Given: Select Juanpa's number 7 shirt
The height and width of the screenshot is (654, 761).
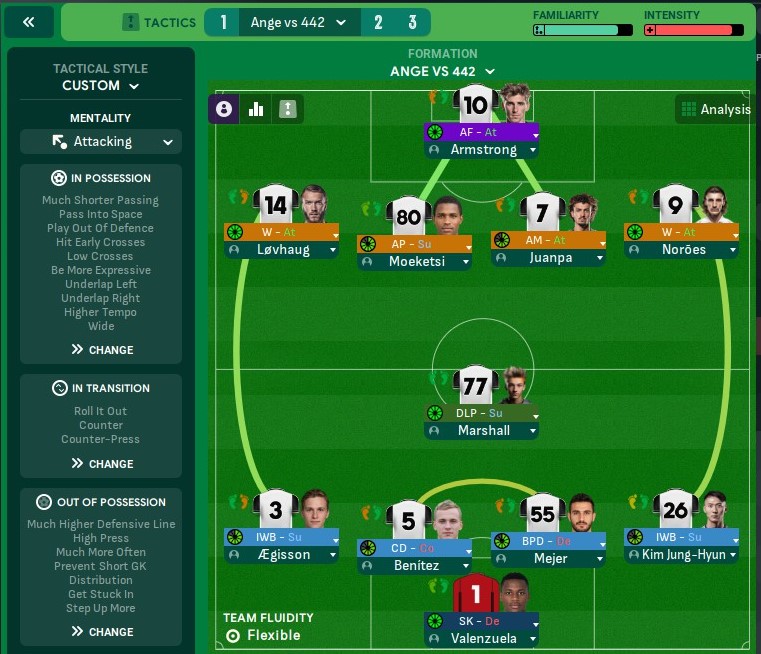Looking at the screenshot, I should [543, 212].
